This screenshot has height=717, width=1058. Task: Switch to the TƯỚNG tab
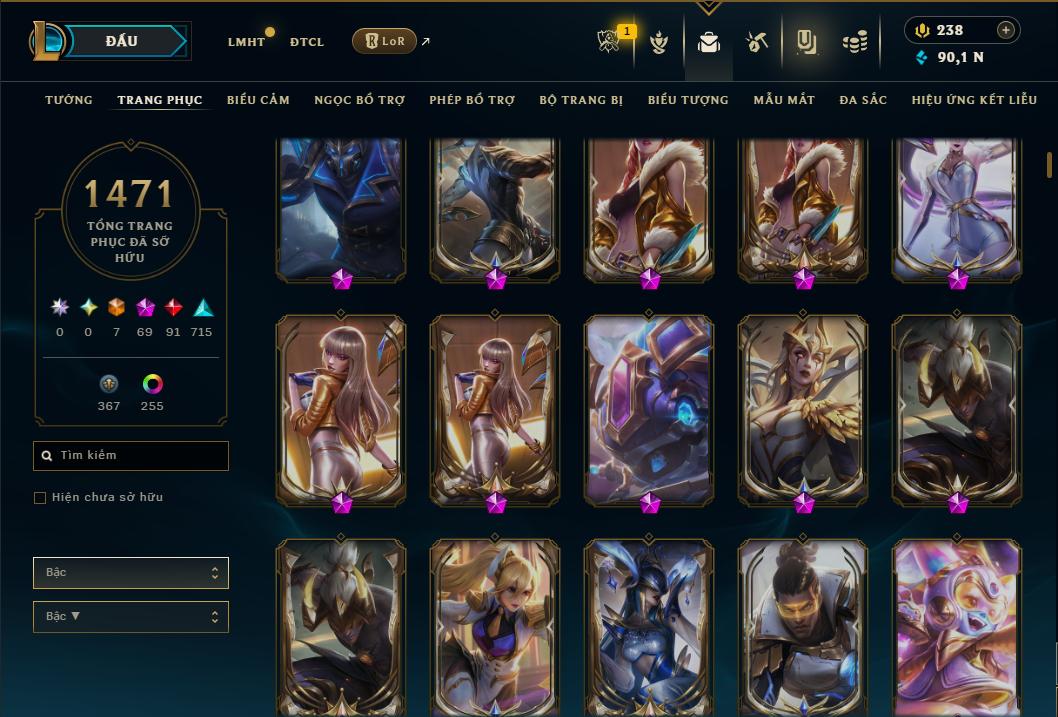click(x=69, y=100)
